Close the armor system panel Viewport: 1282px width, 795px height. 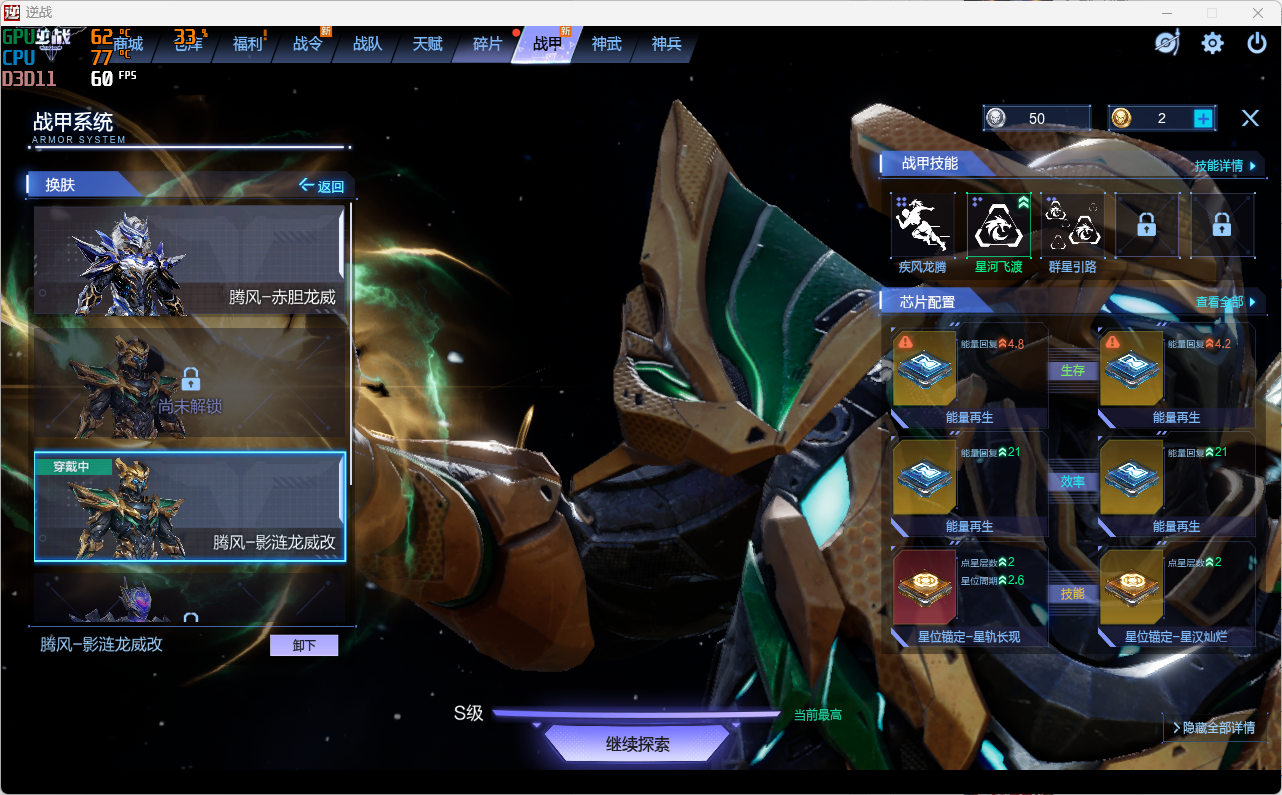point(1250,118)
